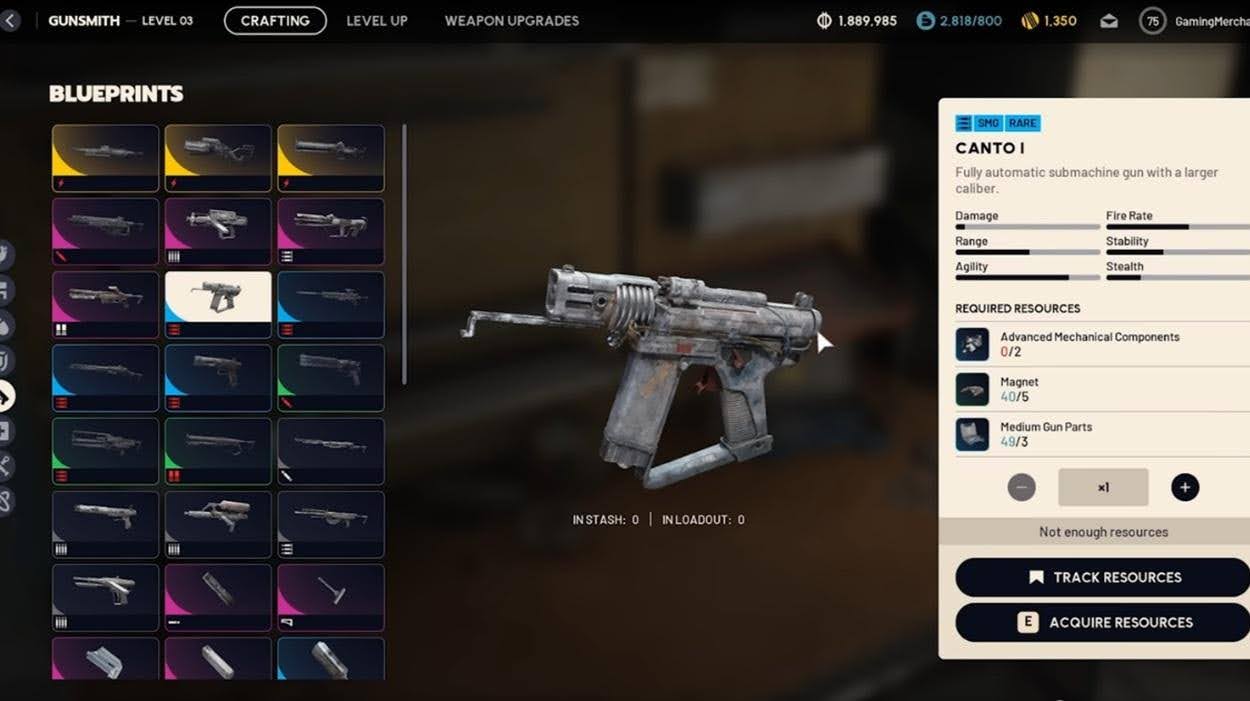Select the highlighted Canto I blueprint tile

coord(218,304)
